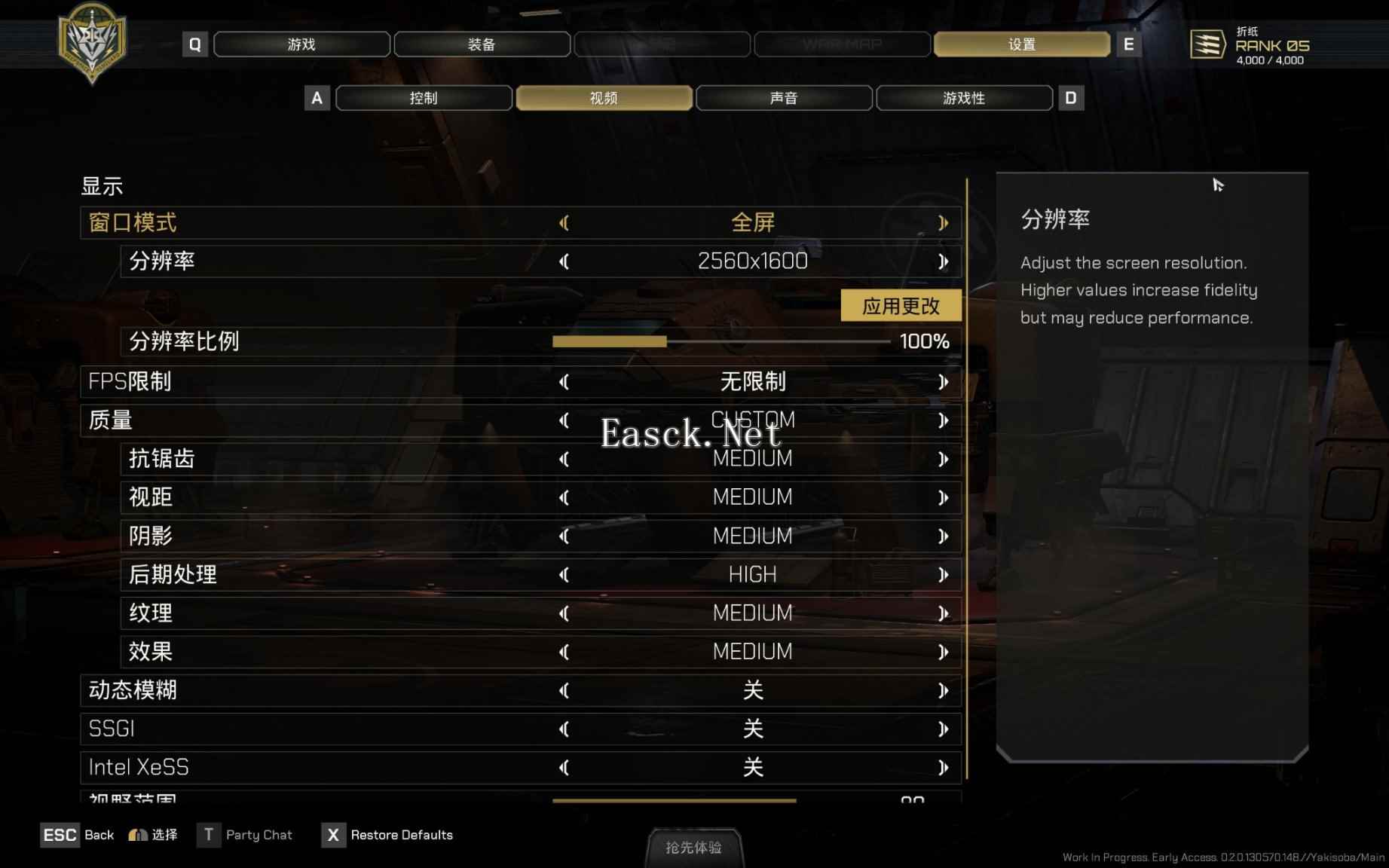Toggle 动态模糊 with its right arrow
1389x868 pixels.
pos(943,690)
